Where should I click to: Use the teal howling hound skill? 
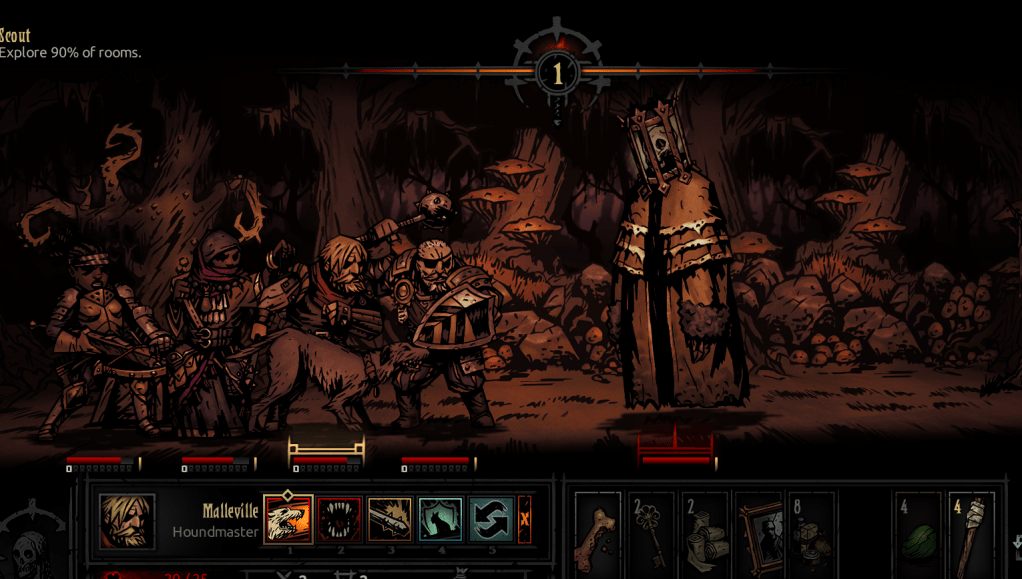[x=440, y=520]
